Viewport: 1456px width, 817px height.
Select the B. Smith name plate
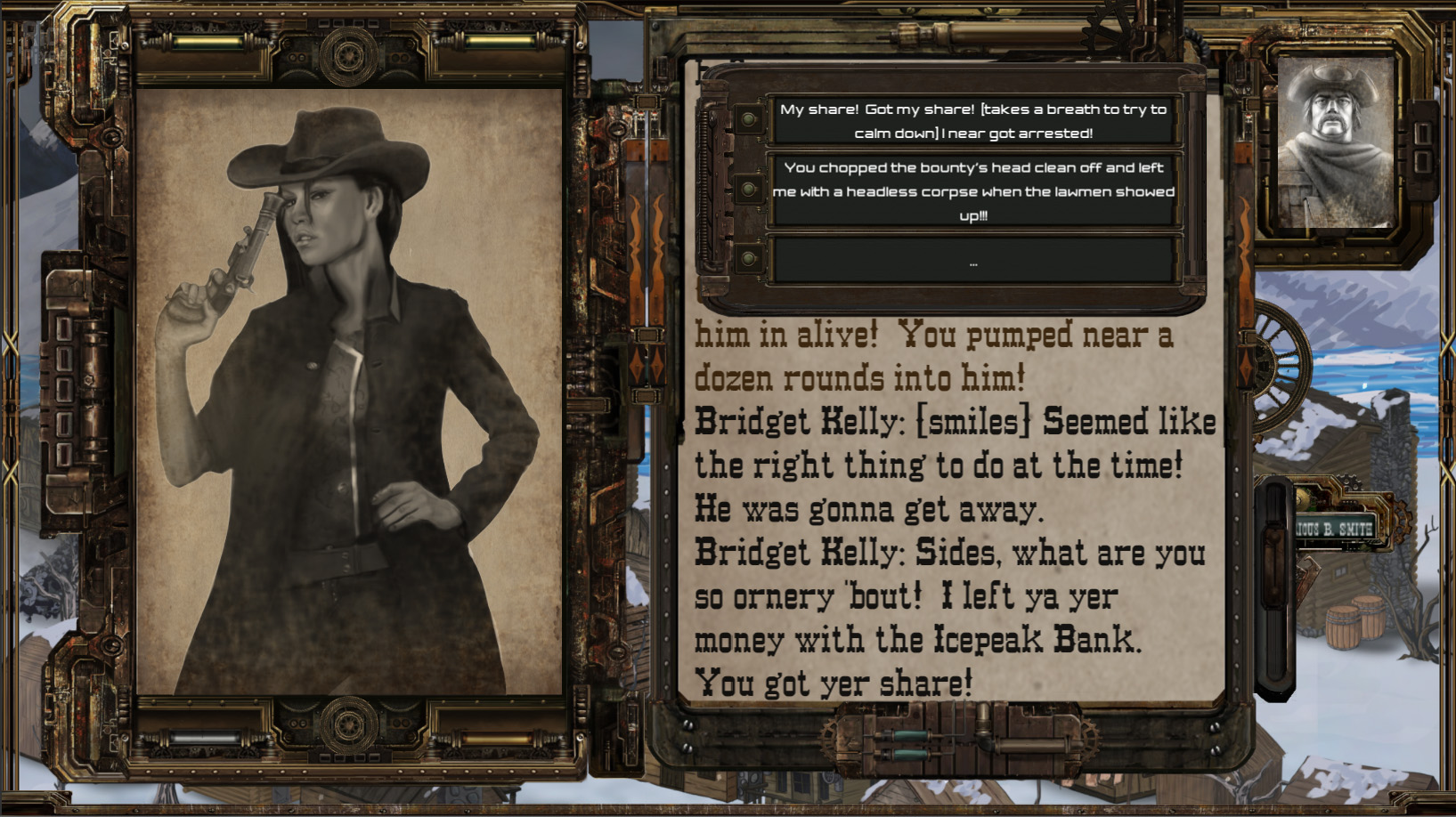[x=1334, y=529]
